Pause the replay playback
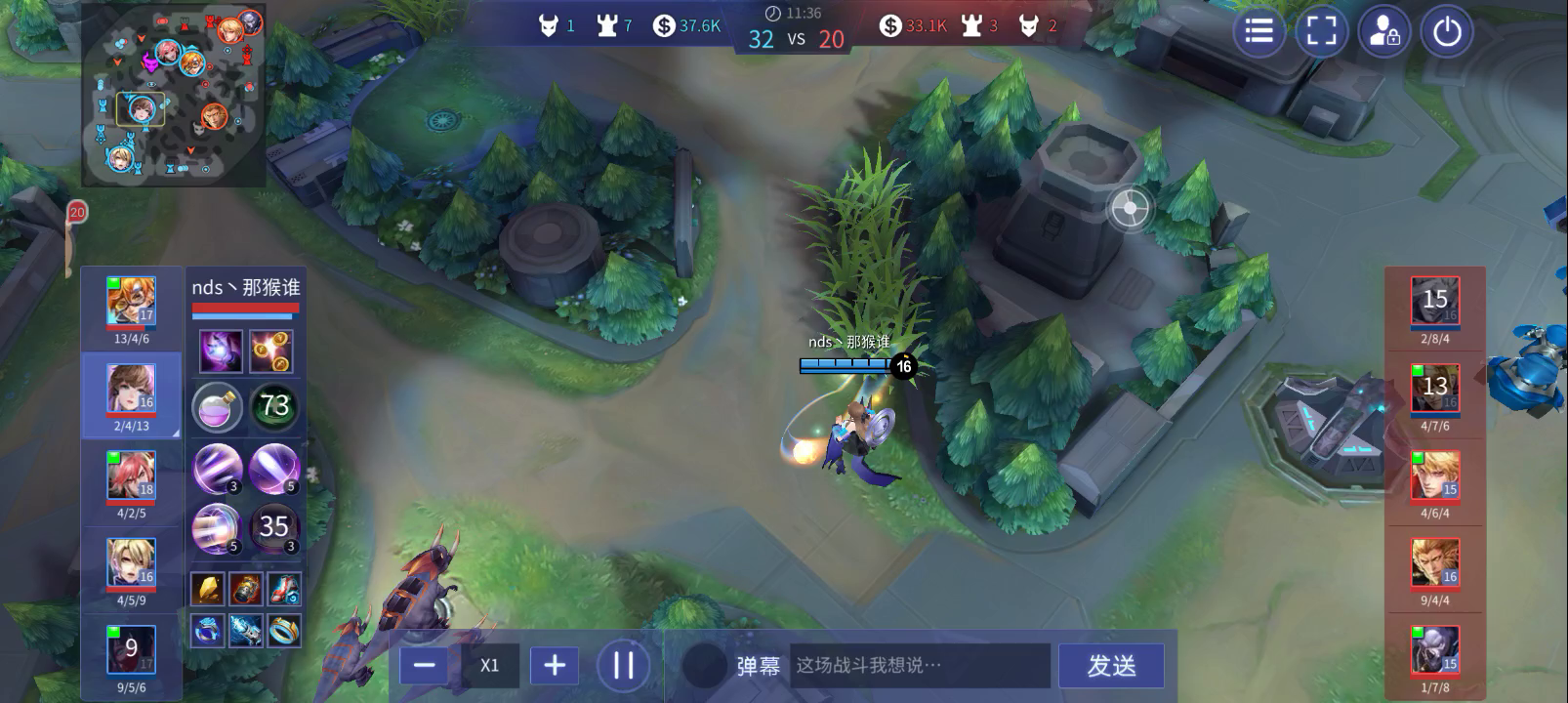The width and height of the screenshot is (1568, 703). coord(623,666)
